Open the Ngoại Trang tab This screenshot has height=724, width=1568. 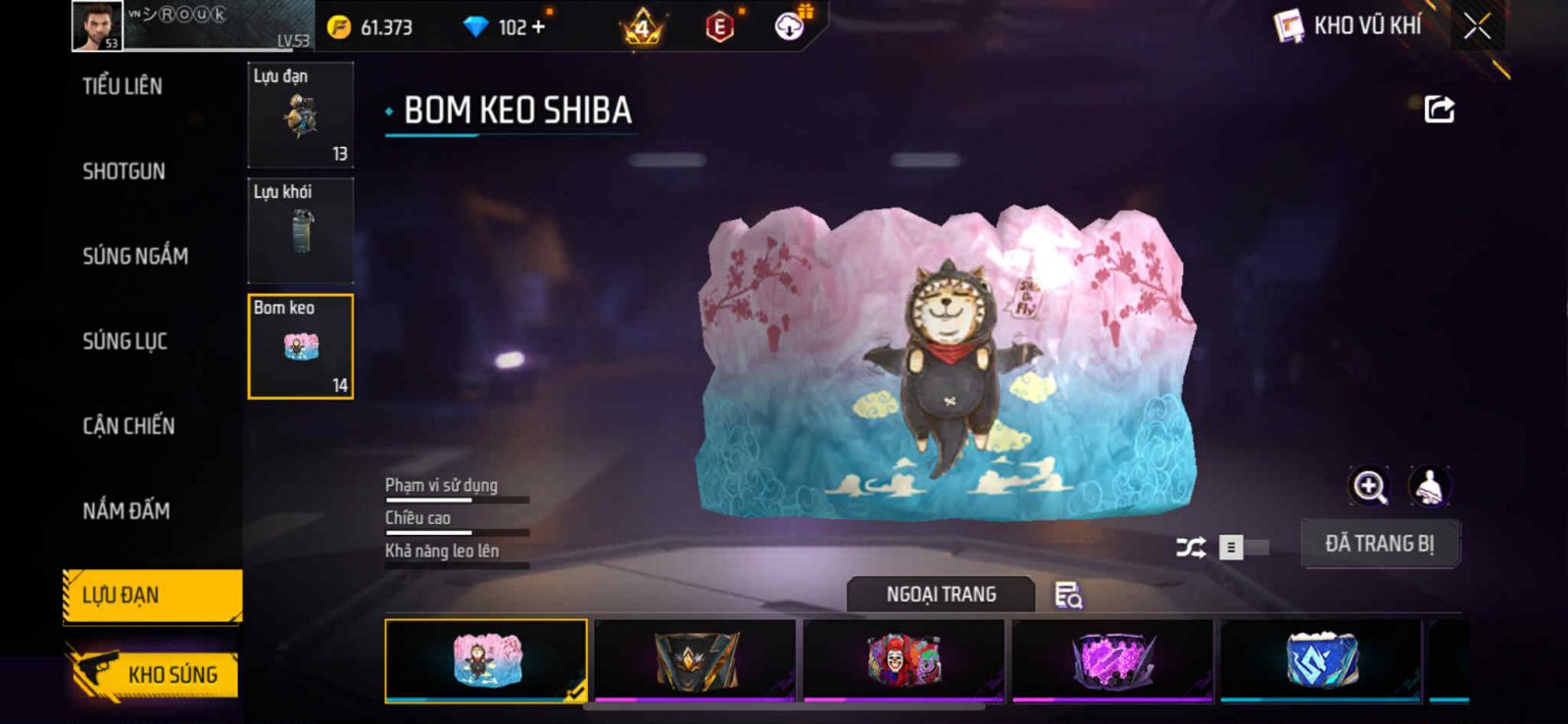[x=941, y=595]
